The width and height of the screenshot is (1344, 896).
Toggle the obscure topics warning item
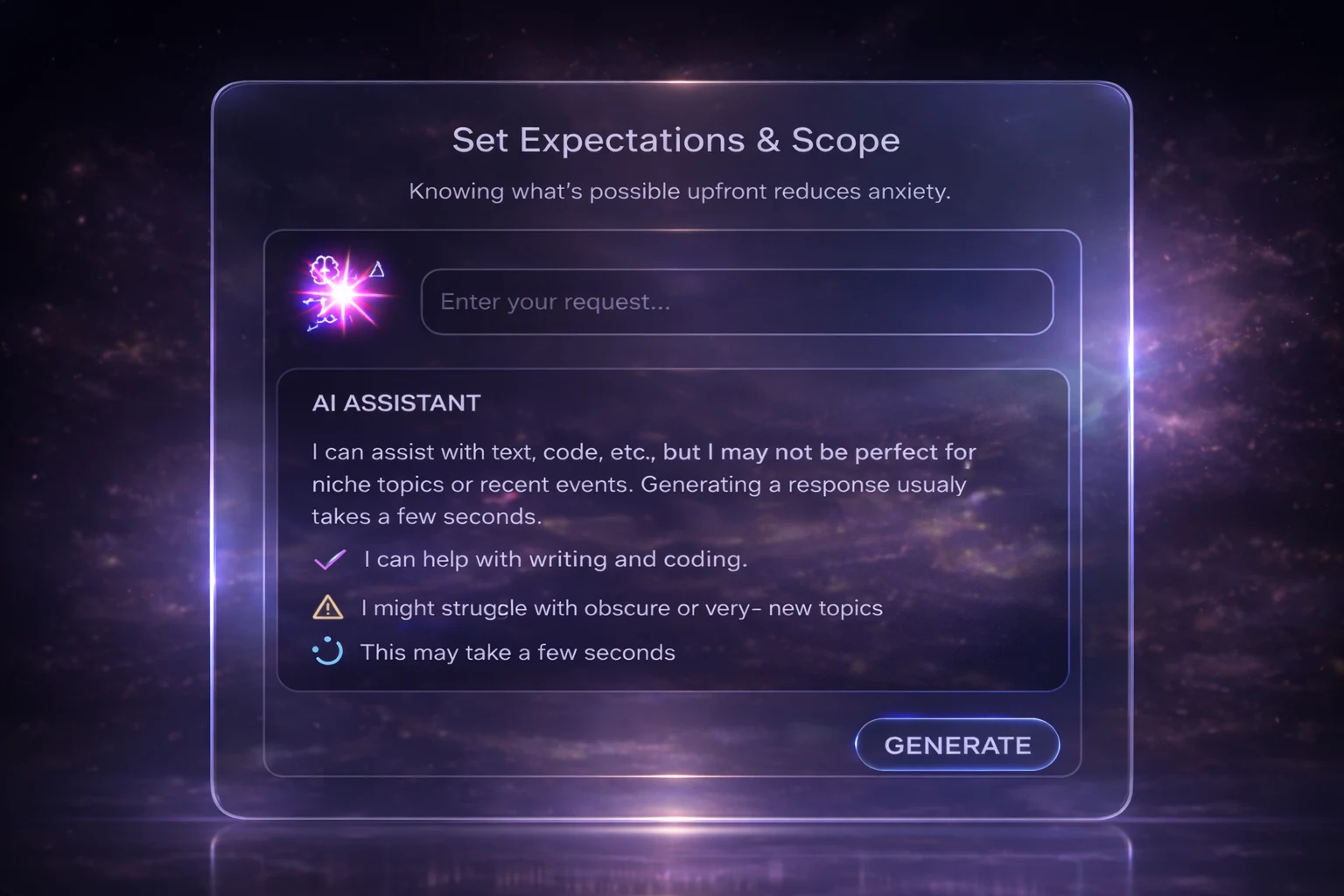pyautogui.click(x=623, y=607)
